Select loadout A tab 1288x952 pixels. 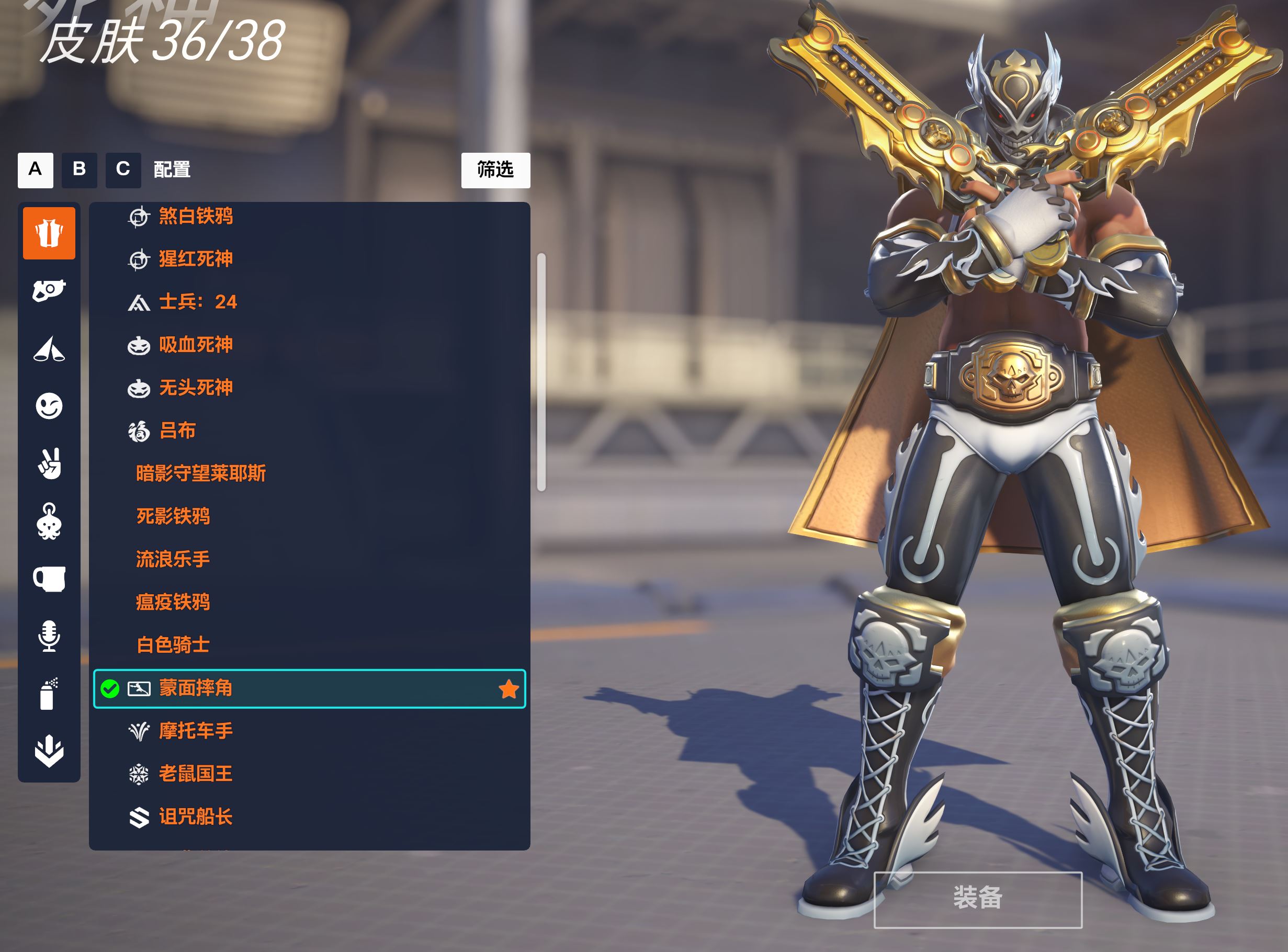tap(35, 170)
